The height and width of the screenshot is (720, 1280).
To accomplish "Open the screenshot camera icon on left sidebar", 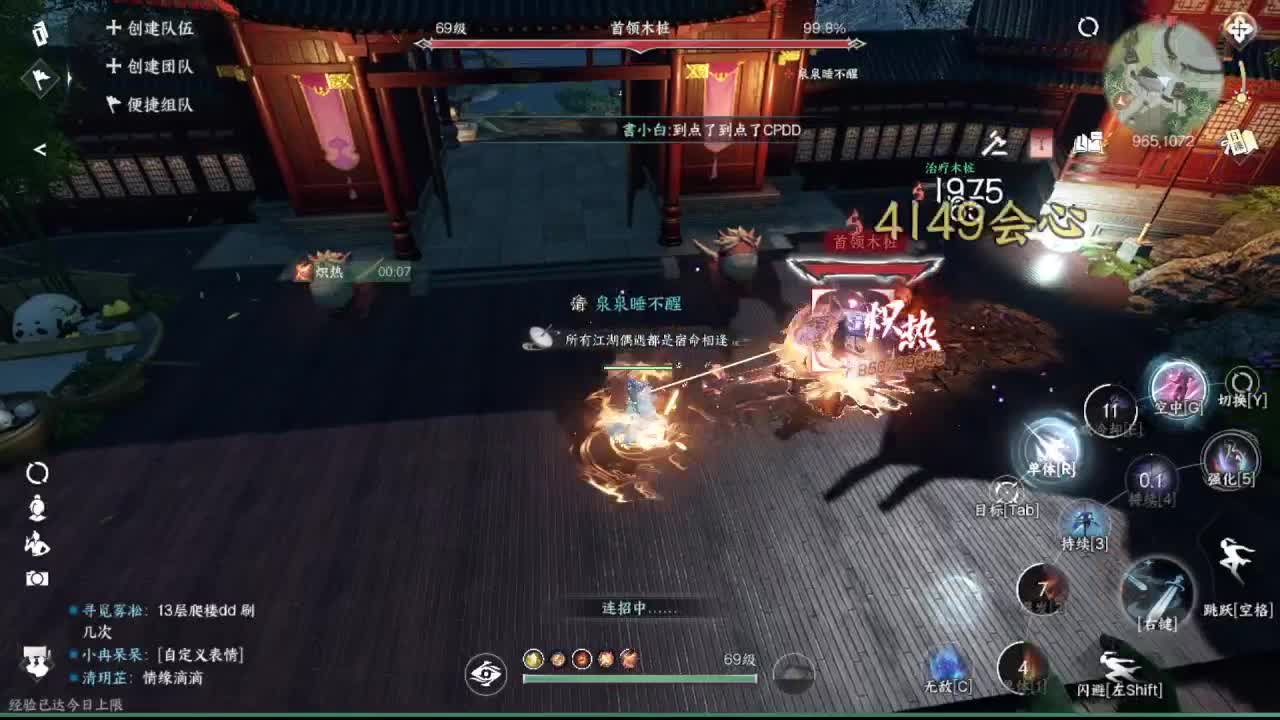I will point(37,581).
